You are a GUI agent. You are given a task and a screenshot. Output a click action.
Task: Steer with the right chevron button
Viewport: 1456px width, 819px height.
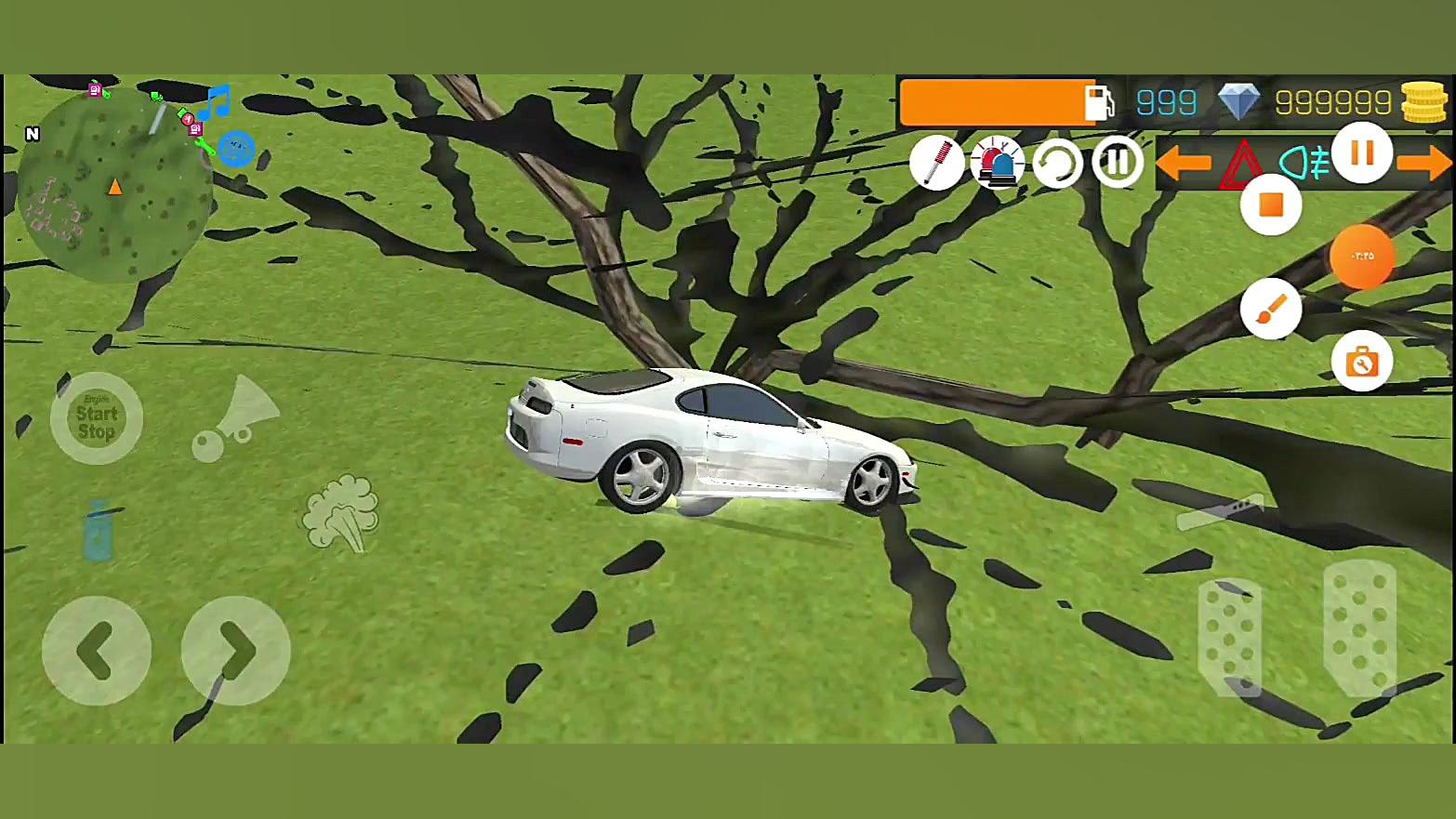tap(236, 651)
